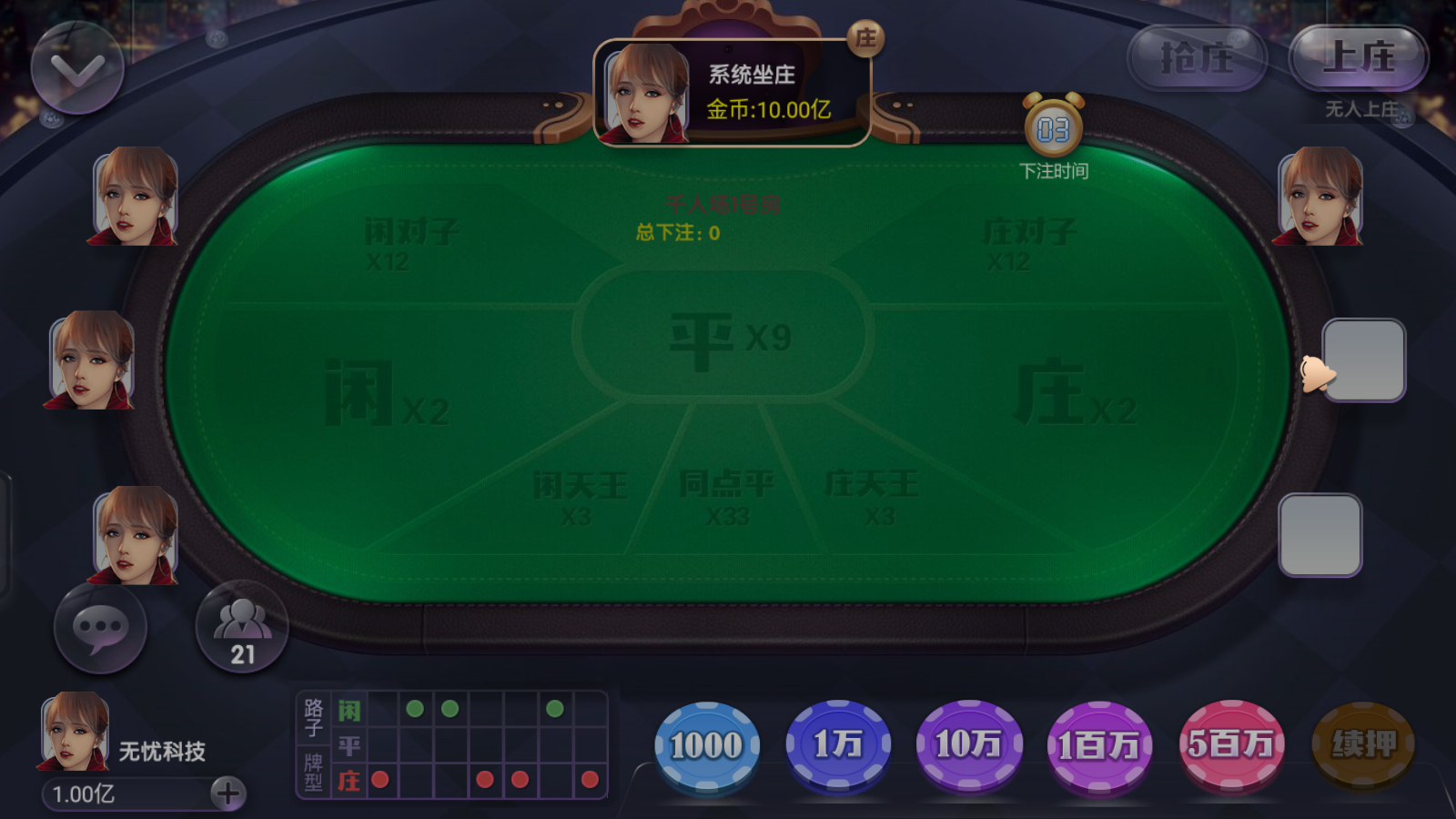Select the 10万 betting chip
1456x819 pixels.
click(x=969, y=744)
